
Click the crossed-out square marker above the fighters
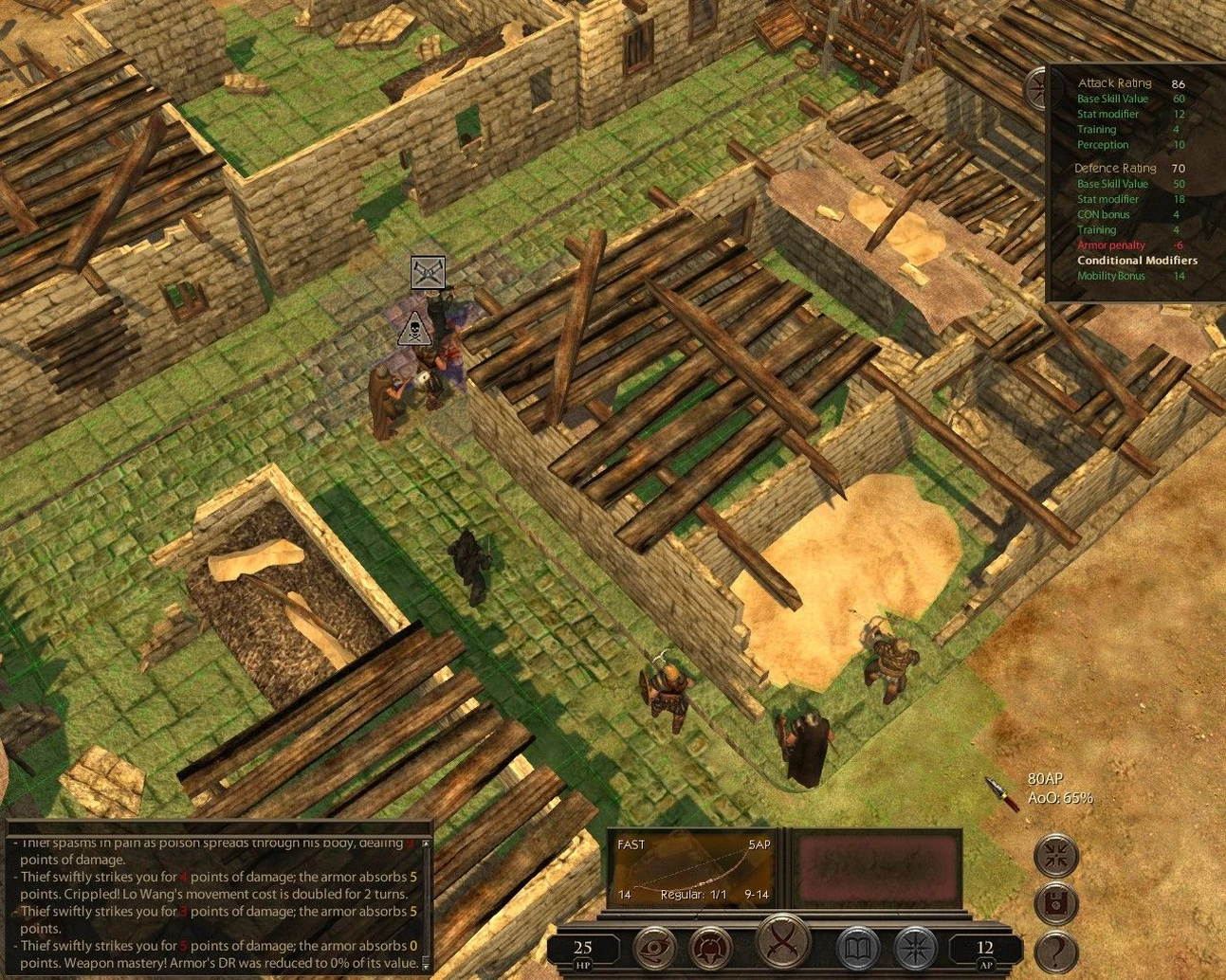click(428, 273)
